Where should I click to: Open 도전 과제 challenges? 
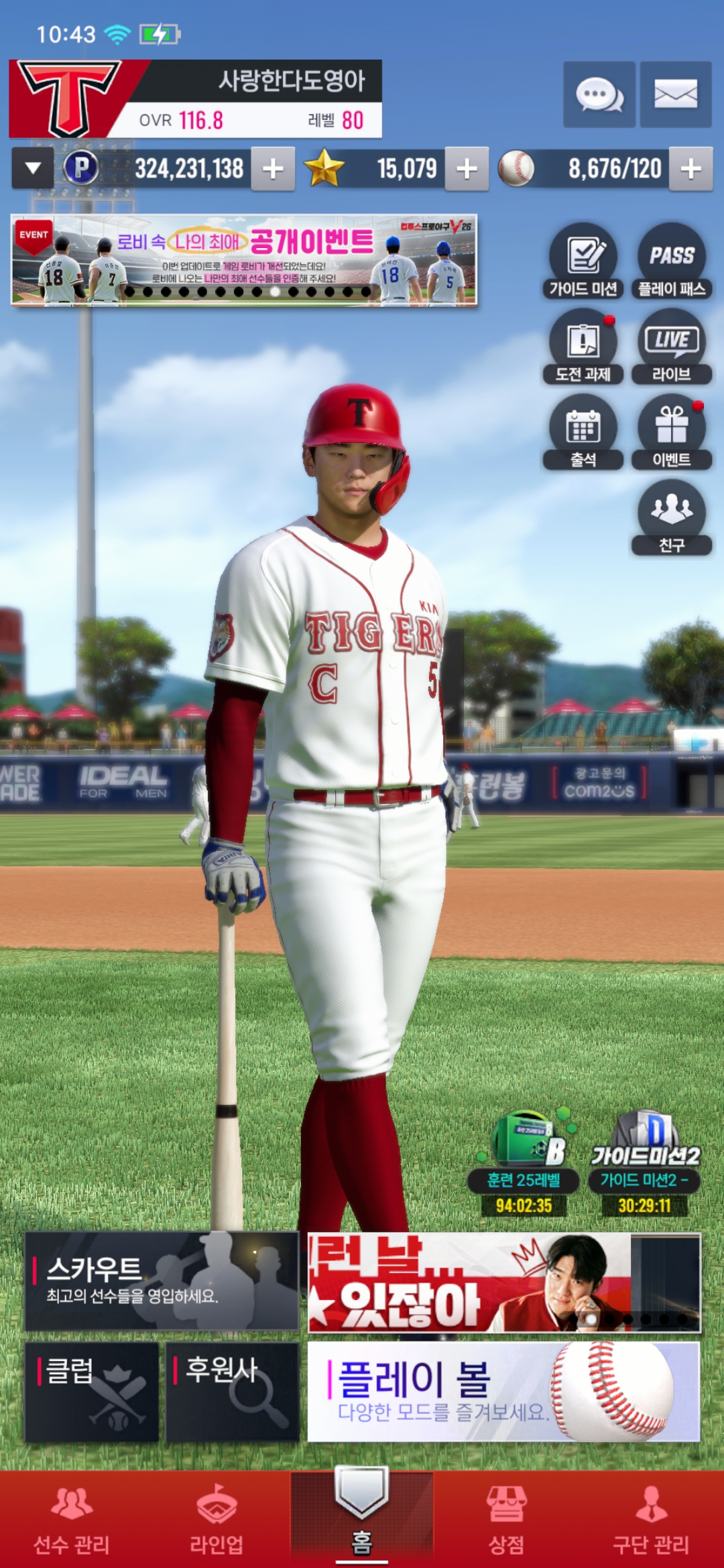[583, 346]
